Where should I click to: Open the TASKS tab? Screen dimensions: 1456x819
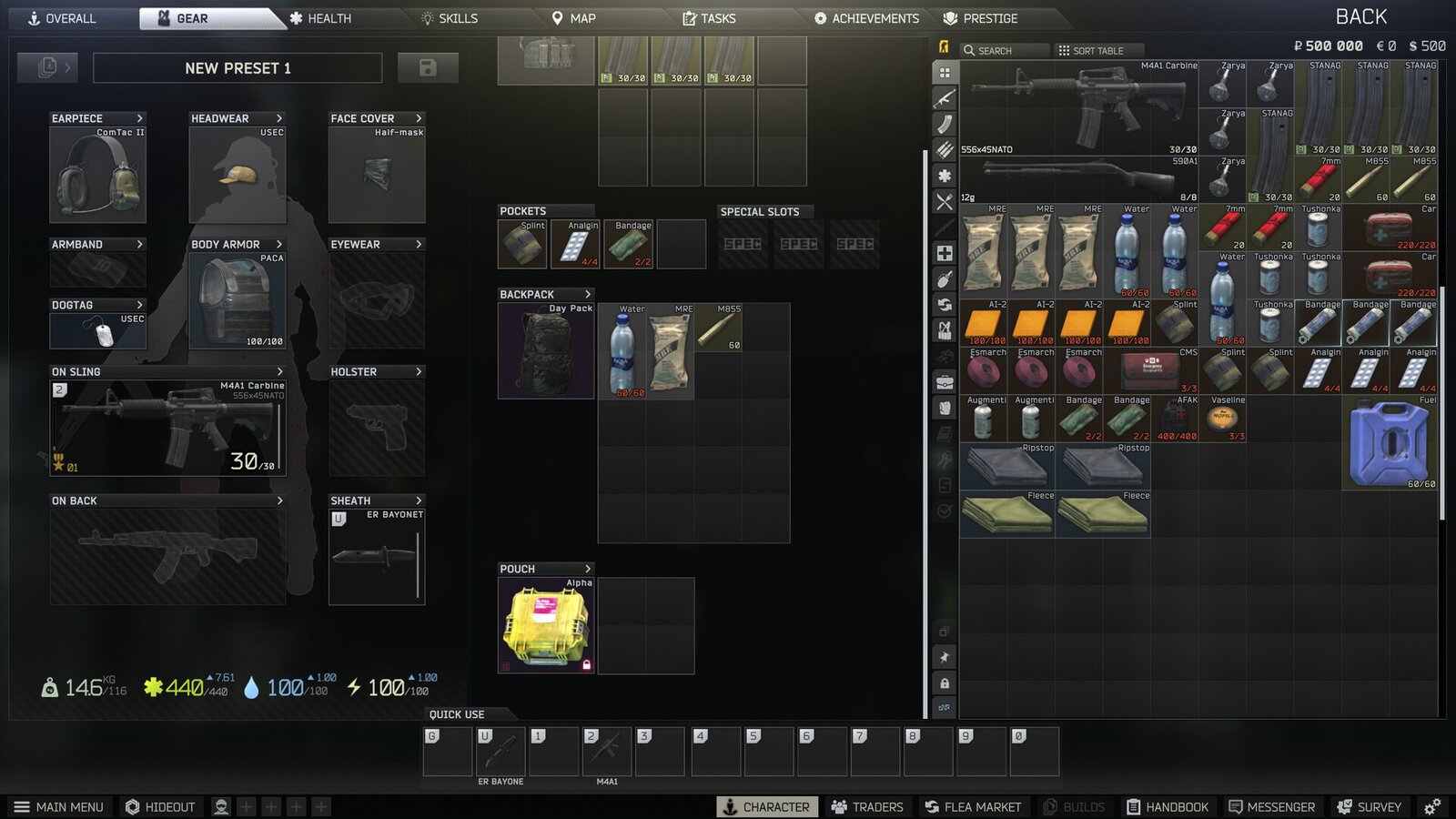[711, 17]
